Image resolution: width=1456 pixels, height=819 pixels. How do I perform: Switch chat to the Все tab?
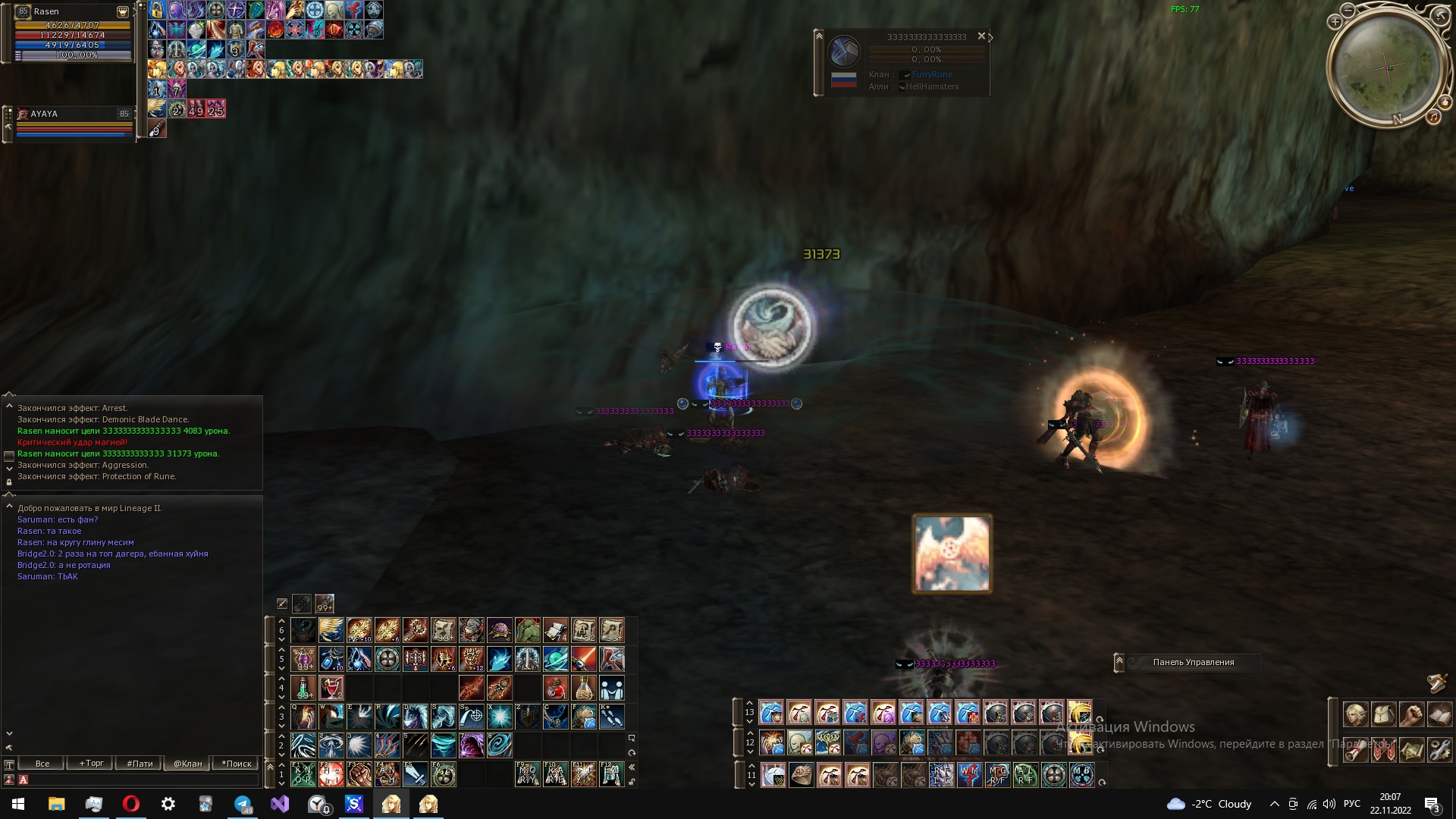[42, 764]
